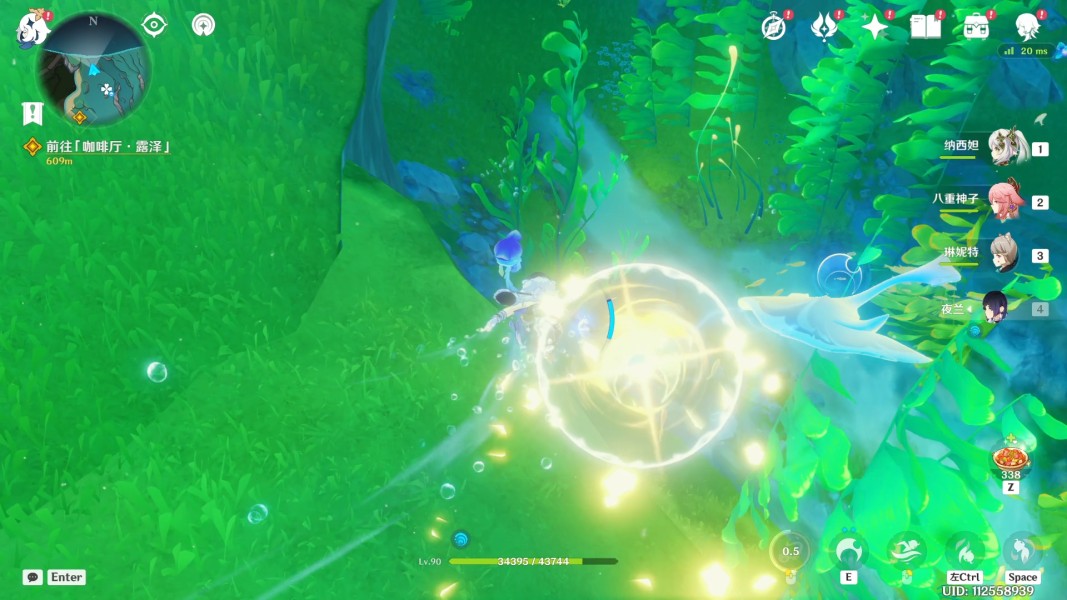Switch to party member 纳西妲
The image size is (1067, 600).
pos(1007,148)
